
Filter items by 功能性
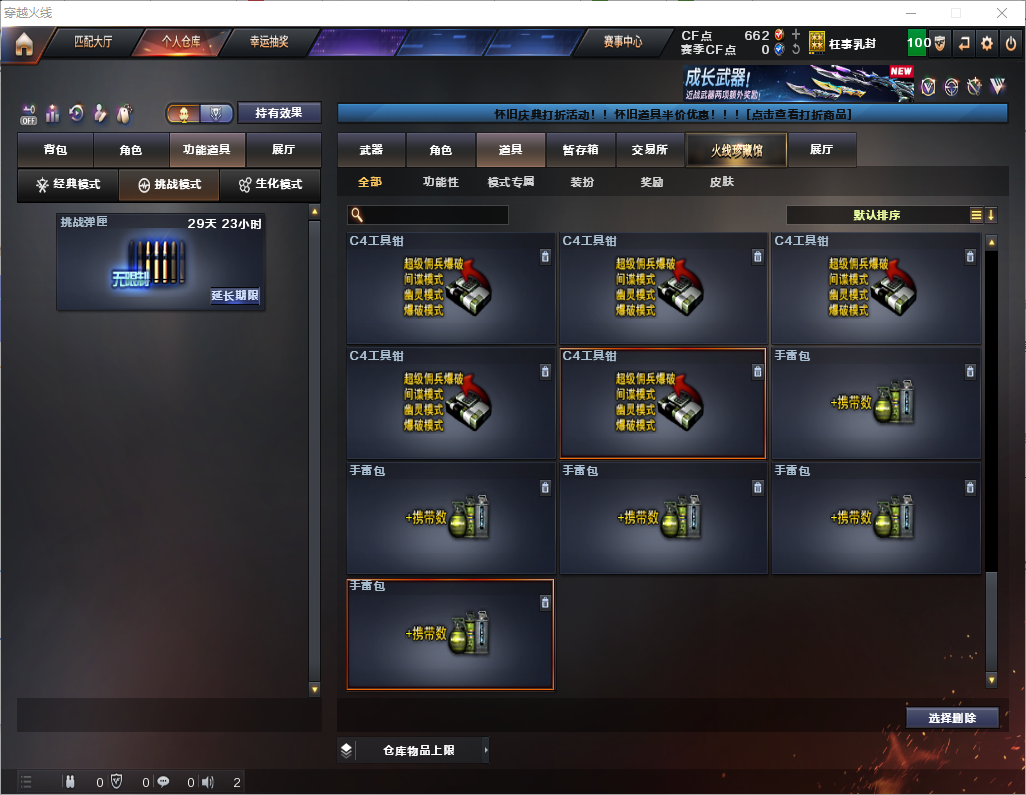[x=440, y=182]
